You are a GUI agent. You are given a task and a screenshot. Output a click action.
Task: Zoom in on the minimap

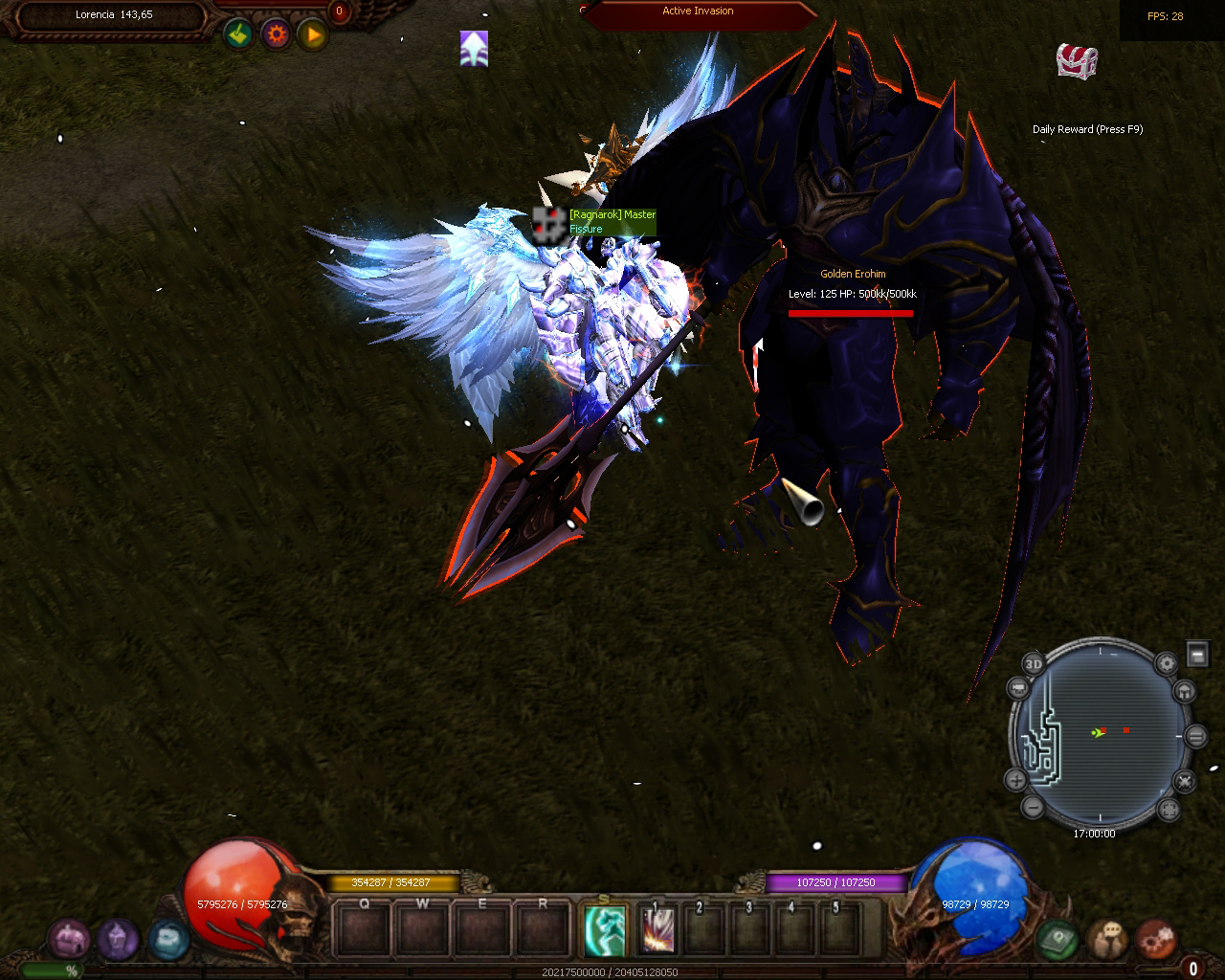(1015, 780)
